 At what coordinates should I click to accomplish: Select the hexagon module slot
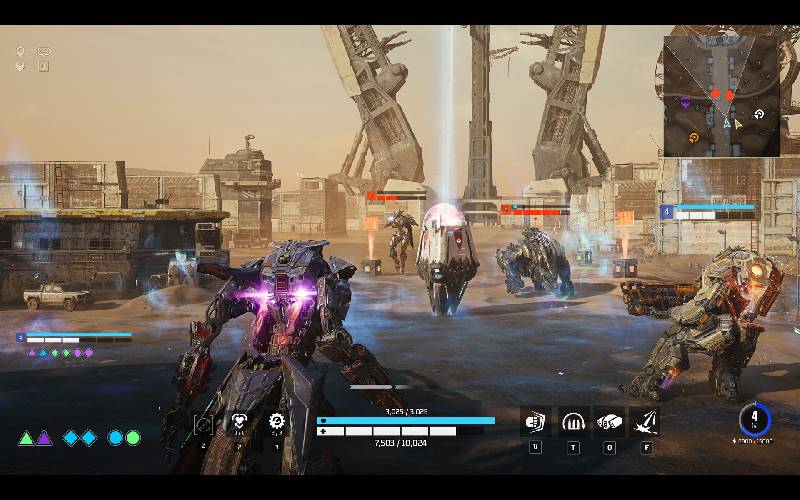tap(203, 424)
